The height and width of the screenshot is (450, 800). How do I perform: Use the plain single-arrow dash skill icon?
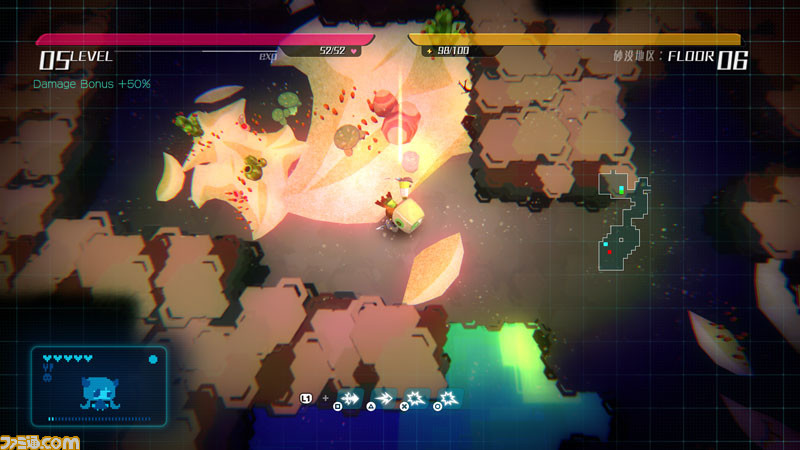click(385, 397)
